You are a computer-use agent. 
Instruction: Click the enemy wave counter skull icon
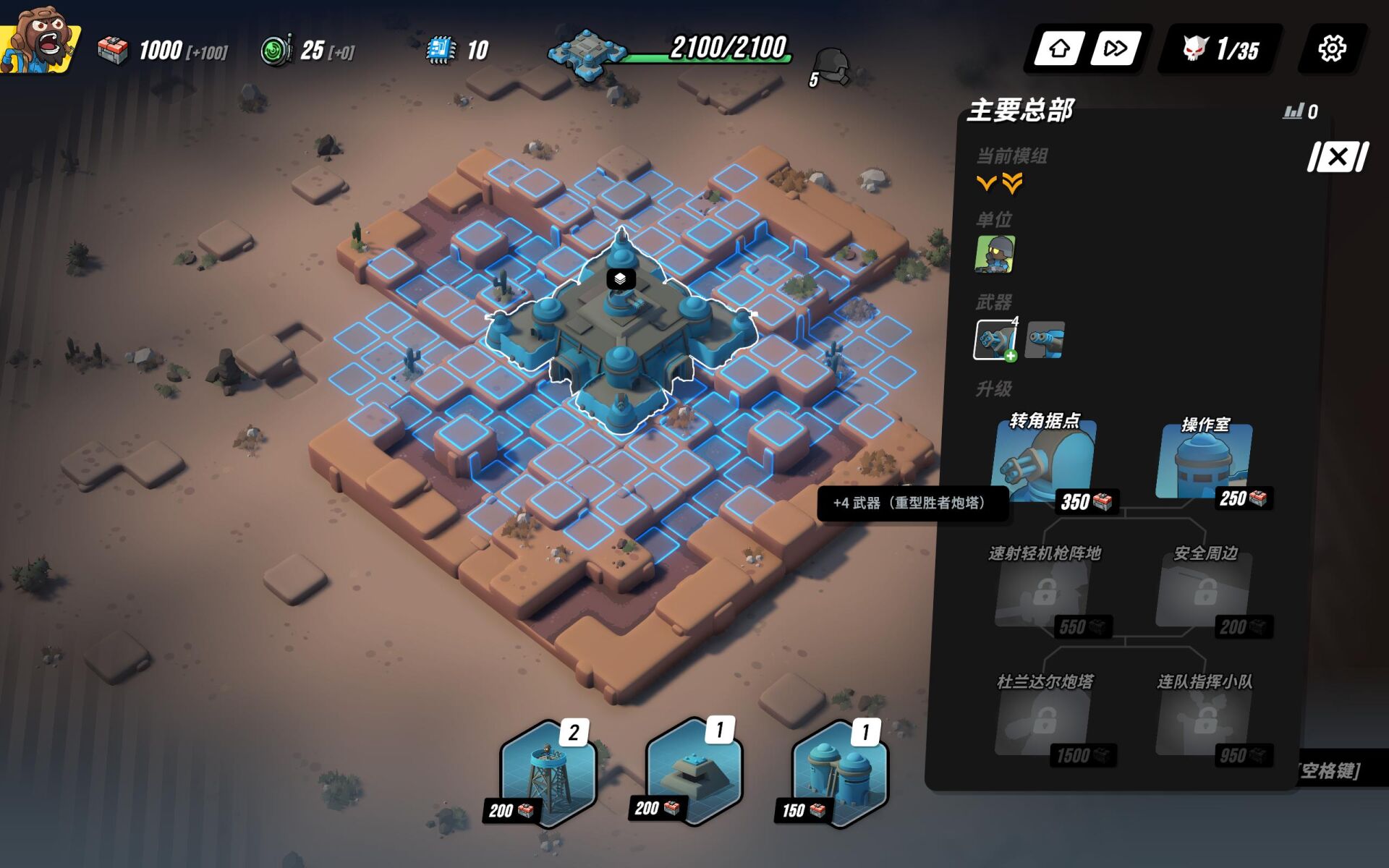[1196, 49]
